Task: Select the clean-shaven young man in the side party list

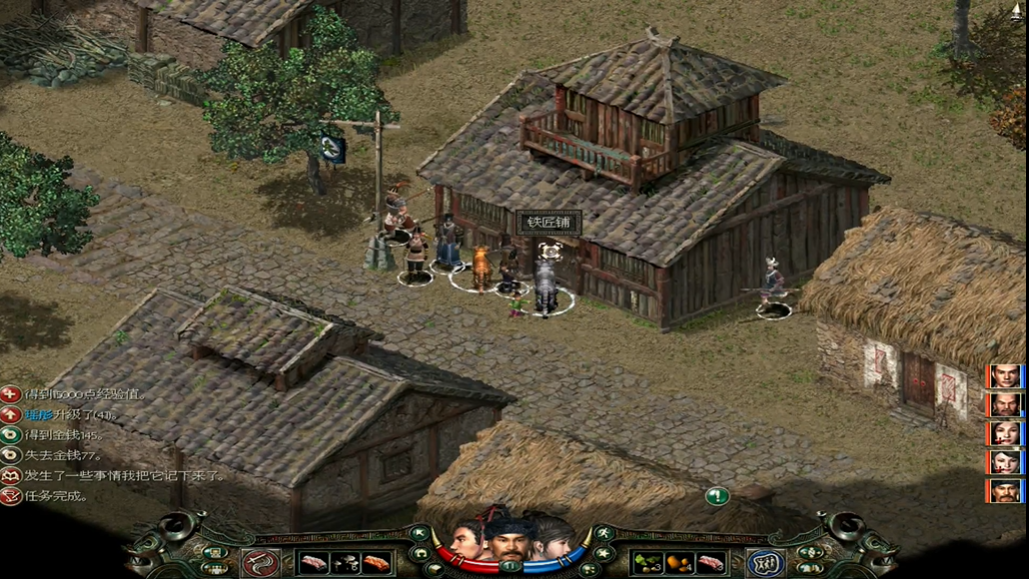Action: pos(1005,376)
